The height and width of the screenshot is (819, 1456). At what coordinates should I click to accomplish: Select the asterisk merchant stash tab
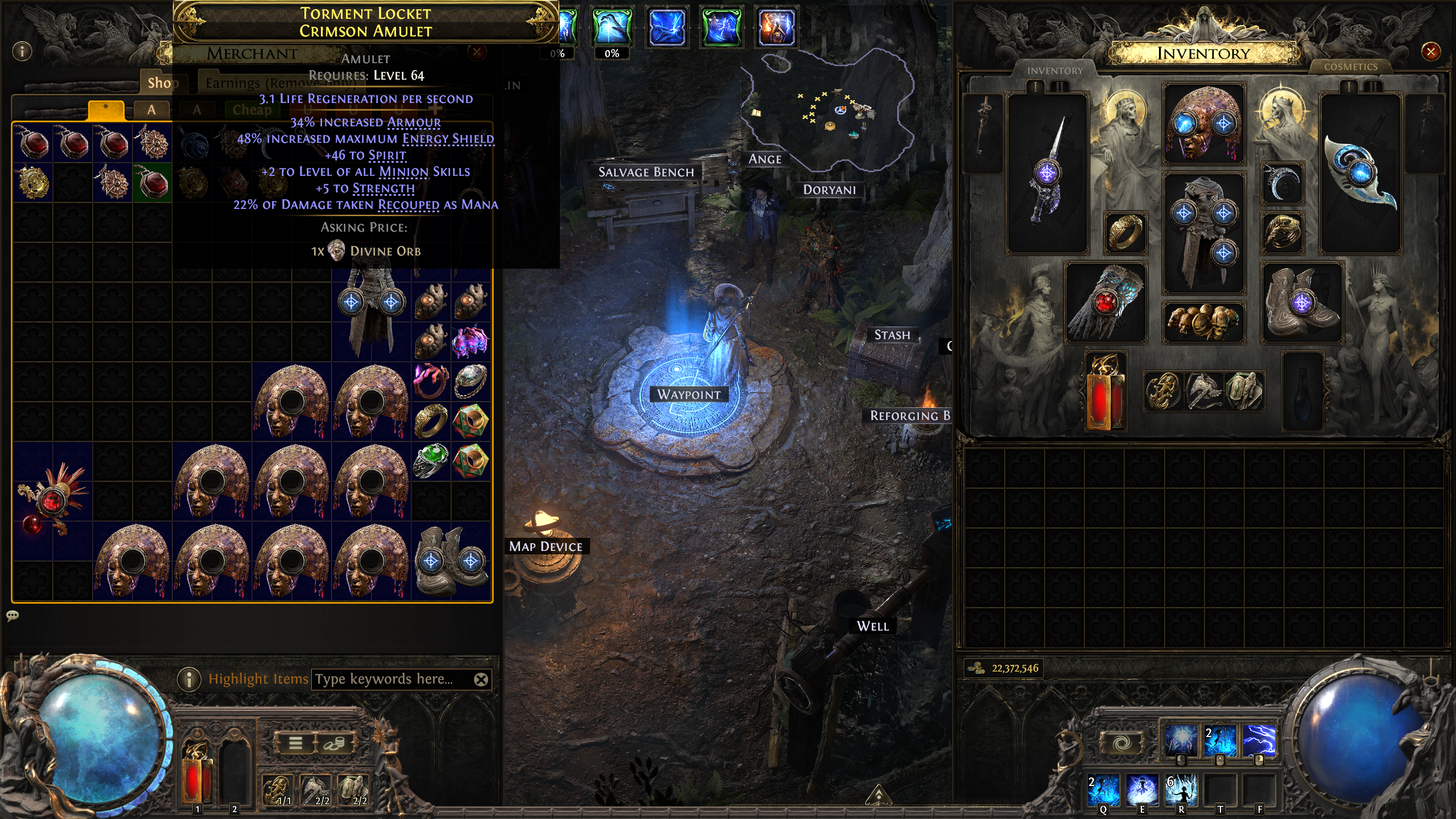[106, 109]
